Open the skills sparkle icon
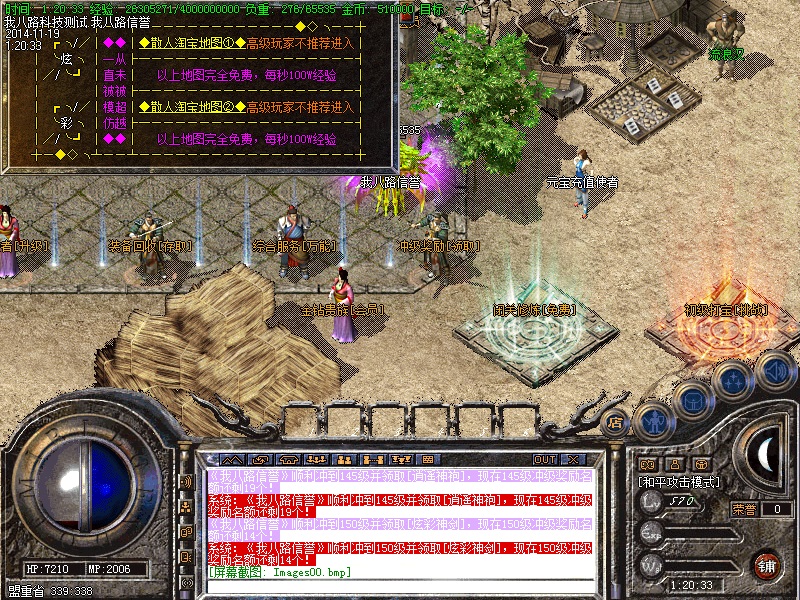Image resolution: width=800 pixels, height=600 pixels. tap(733, 381)
